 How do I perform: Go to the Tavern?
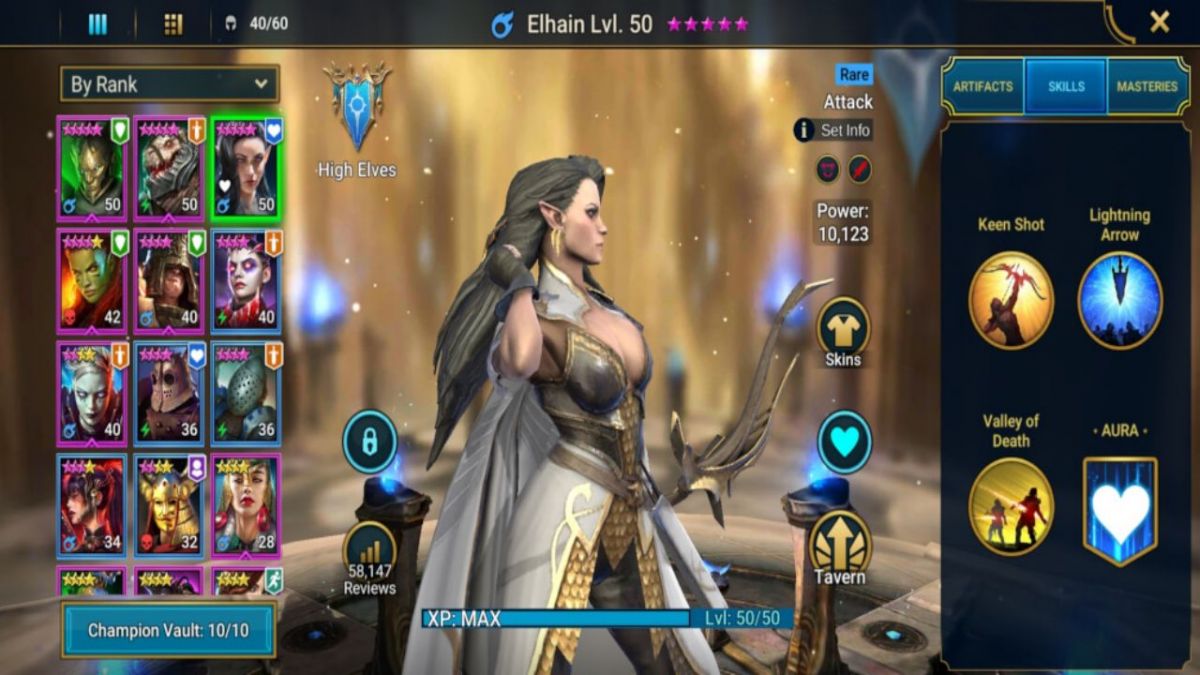pos(840,546)
